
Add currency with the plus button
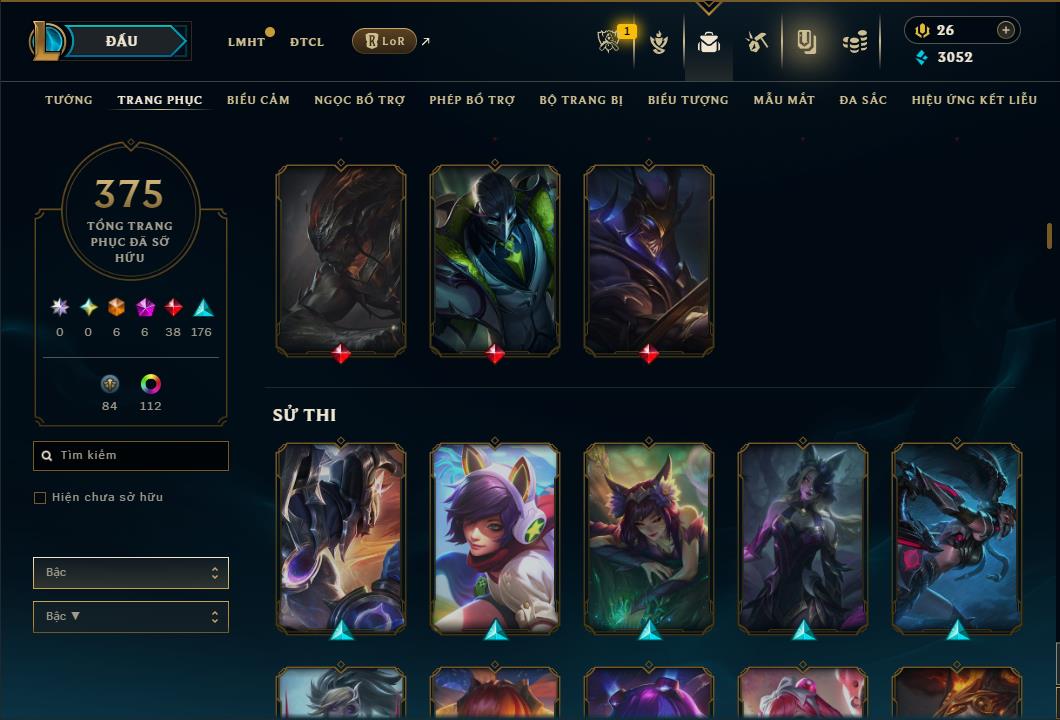(x=1005, y=30)
